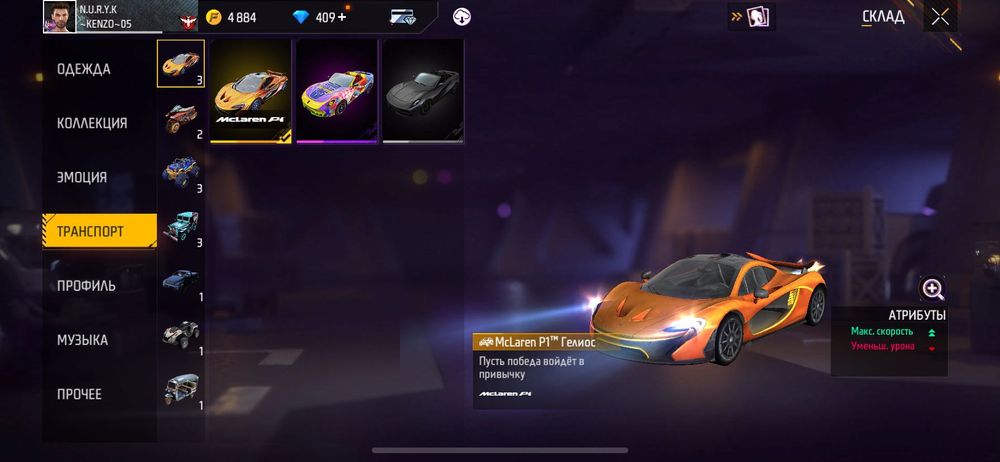Viewport: 1000px width, 462px height.
Task: Click the magnifier zoom preview button
Action: [x=933, y=290]
